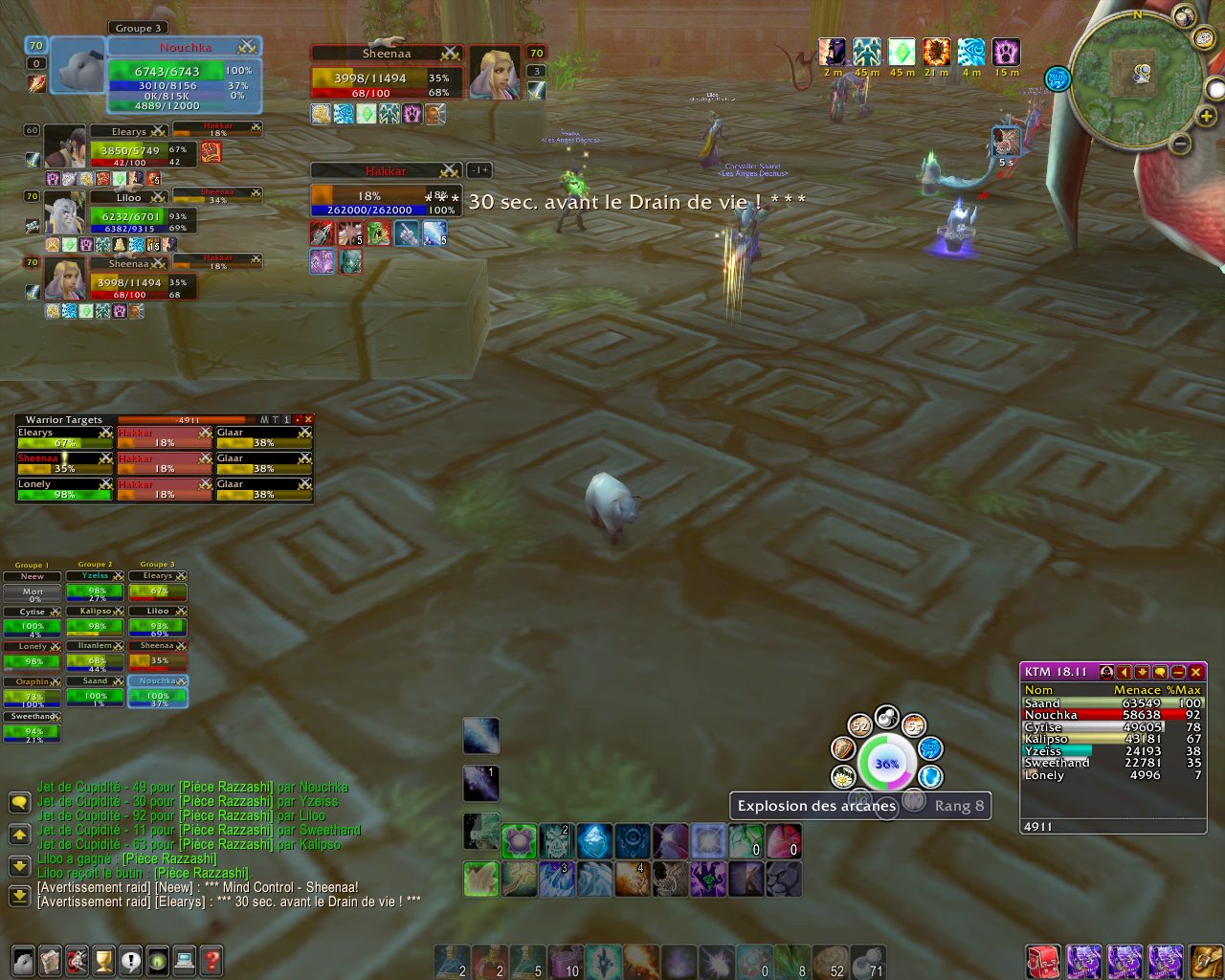Close the KTM threat meter window
The image size is (1225, 980).
pyautogui.click(x=1195, y=672)
